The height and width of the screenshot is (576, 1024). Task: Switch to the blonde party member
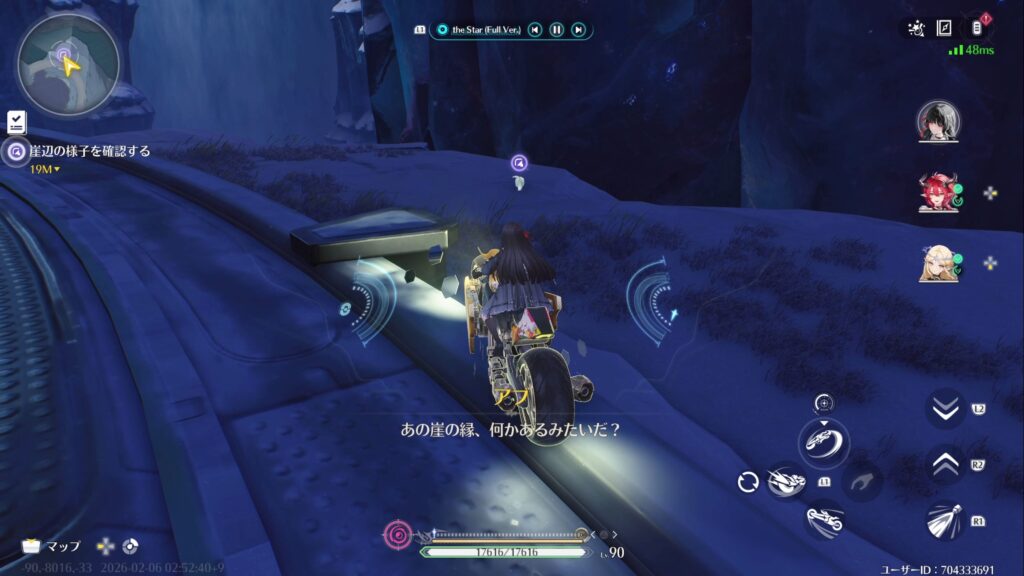click(x=938, y=263)
